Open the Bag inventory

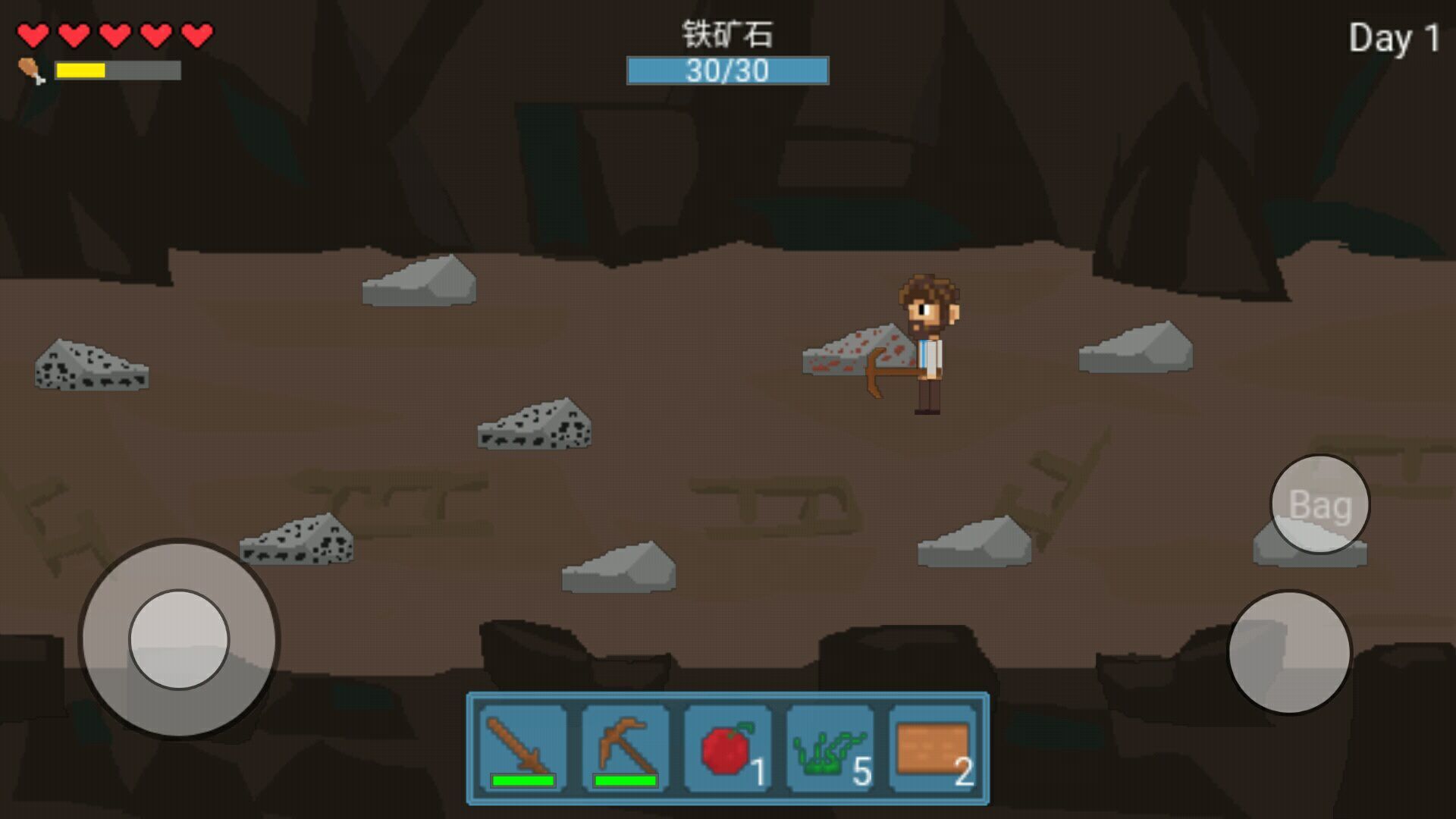click(x=1319, y=504)
